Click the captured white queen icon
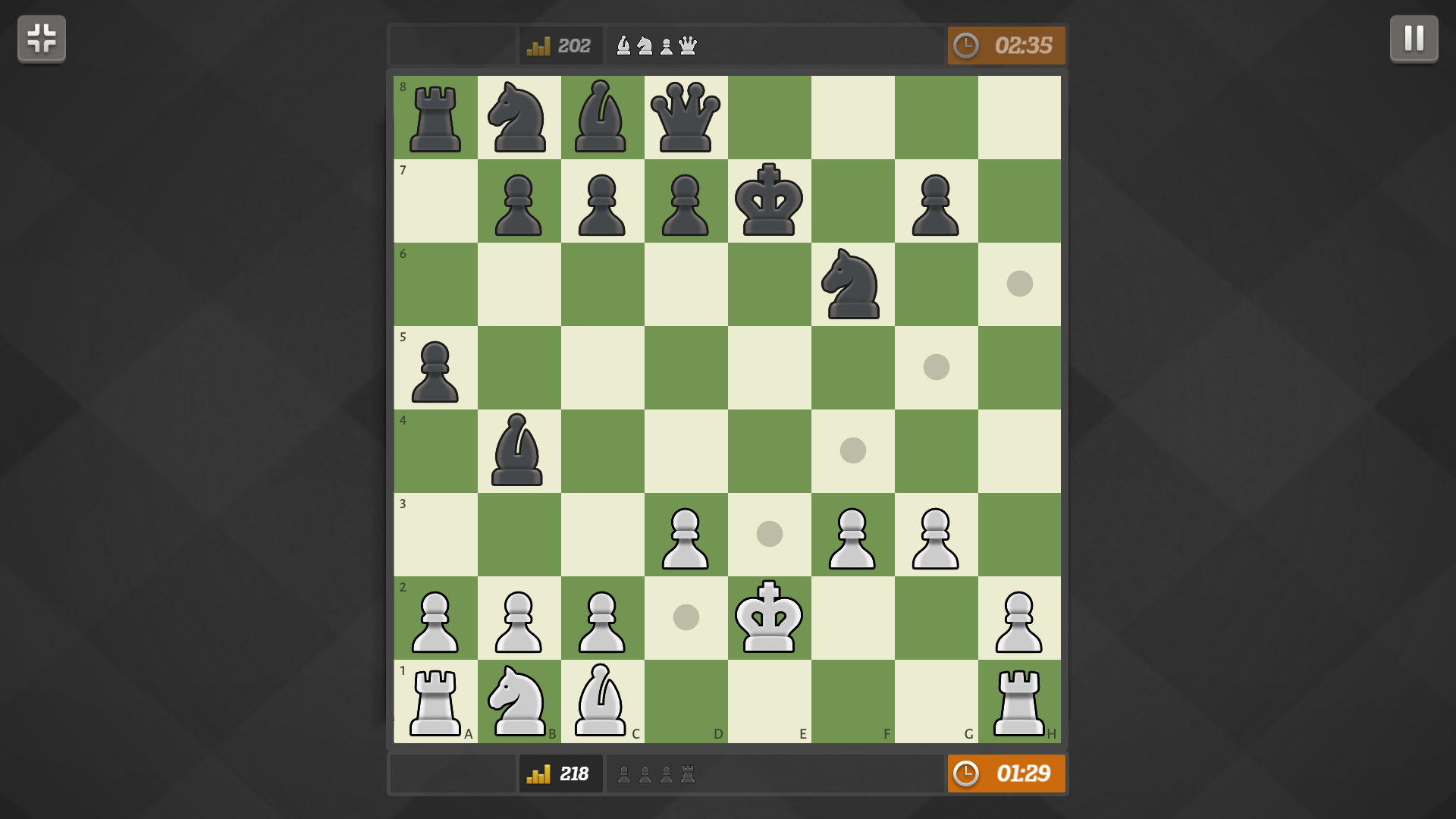Image resolution: width=1456 pixels, height=819 pixels. 686,45
